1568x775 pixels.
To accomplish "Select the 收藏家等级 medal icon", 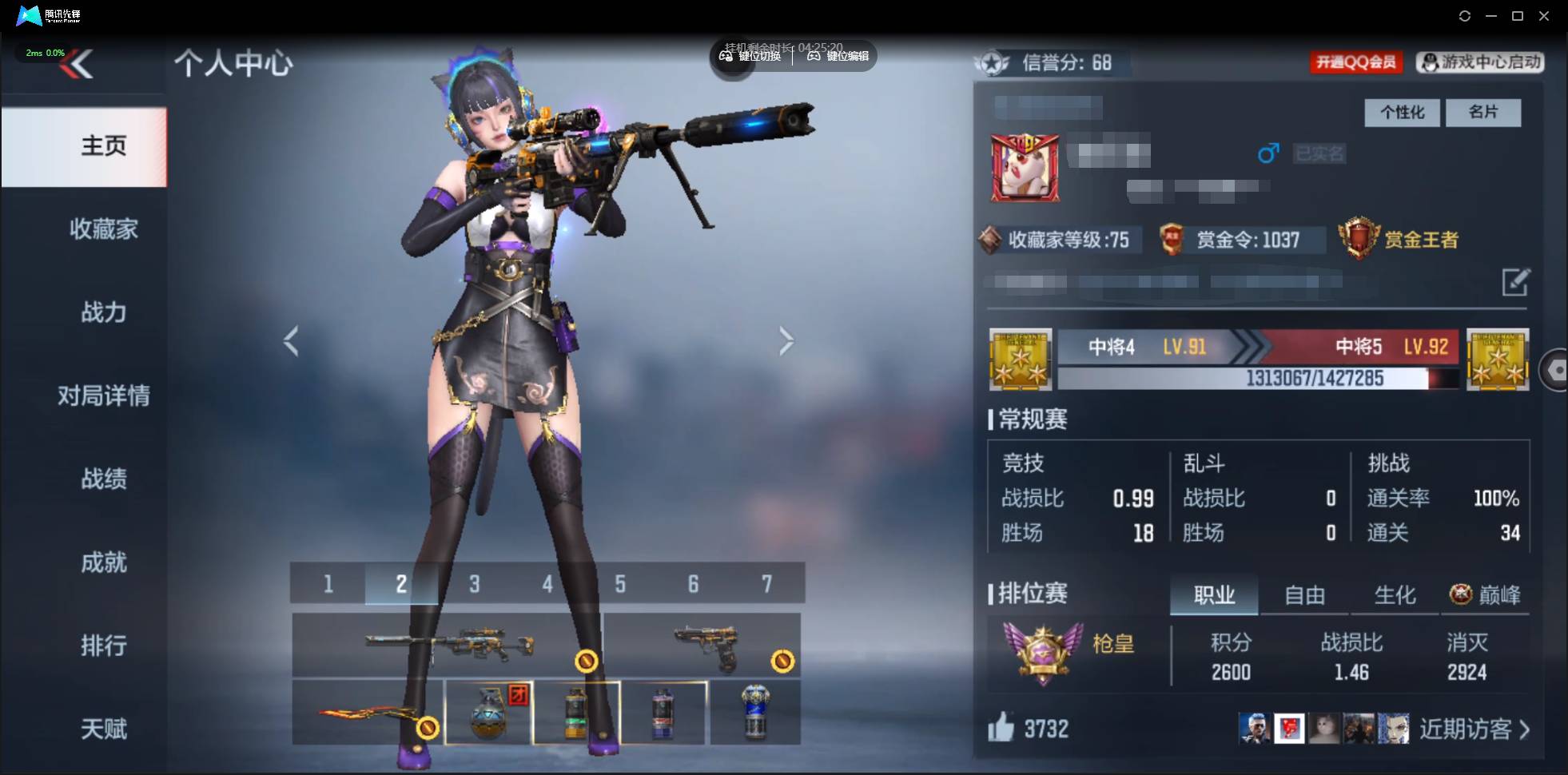I will 993,240.
